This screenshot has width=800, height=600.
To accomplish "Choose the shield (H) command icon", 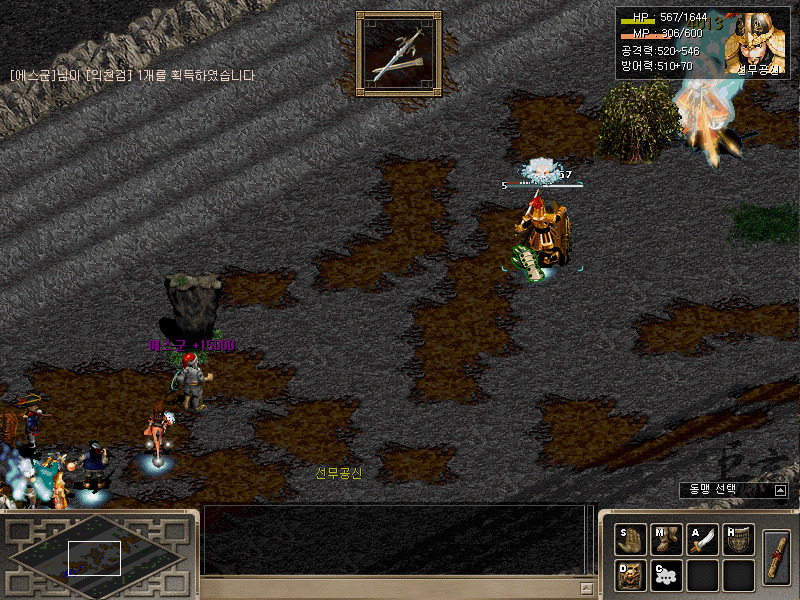I will pos(738,540).
